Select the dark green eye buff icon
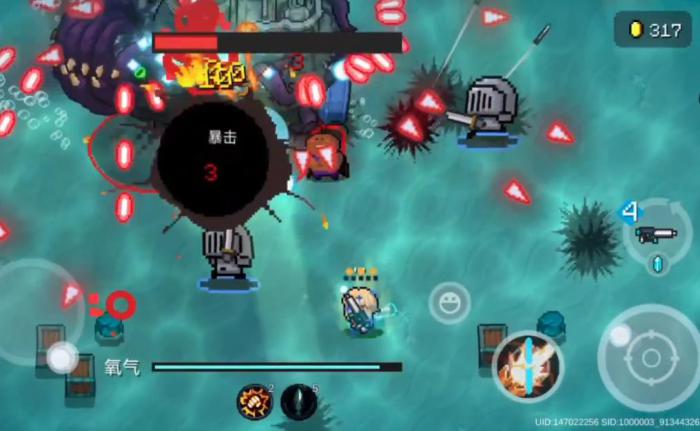This screenshot has width=700, height=431. [x=298, y=402]
